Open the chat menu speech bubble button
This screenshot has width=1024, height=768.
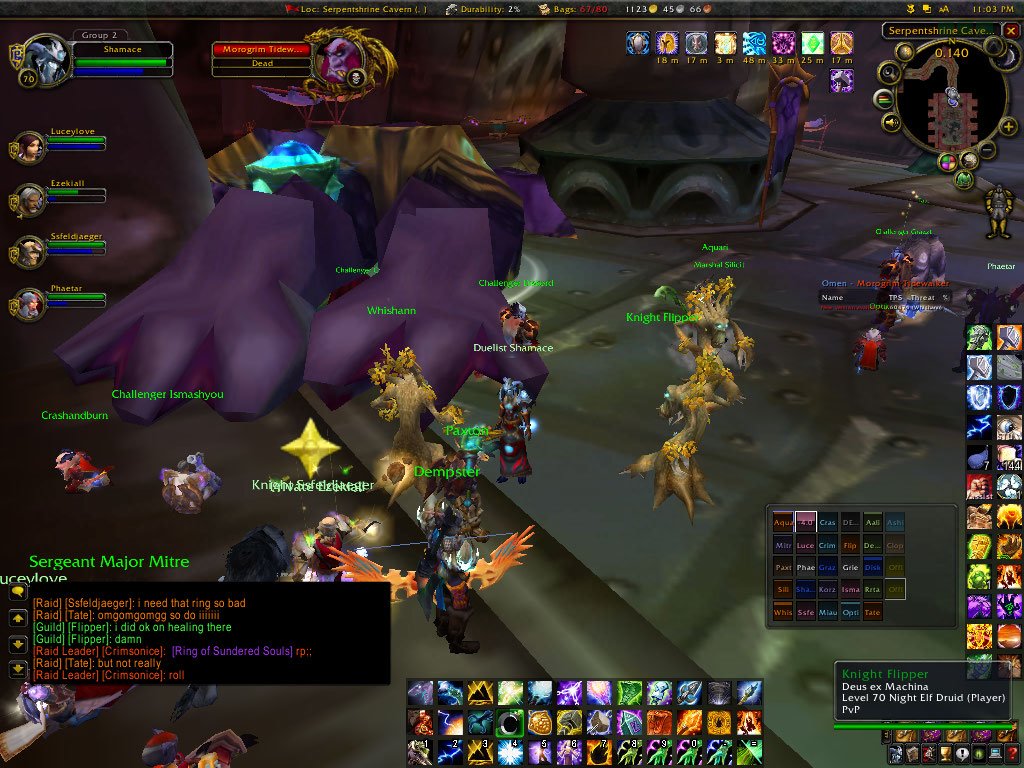[17, 592]
